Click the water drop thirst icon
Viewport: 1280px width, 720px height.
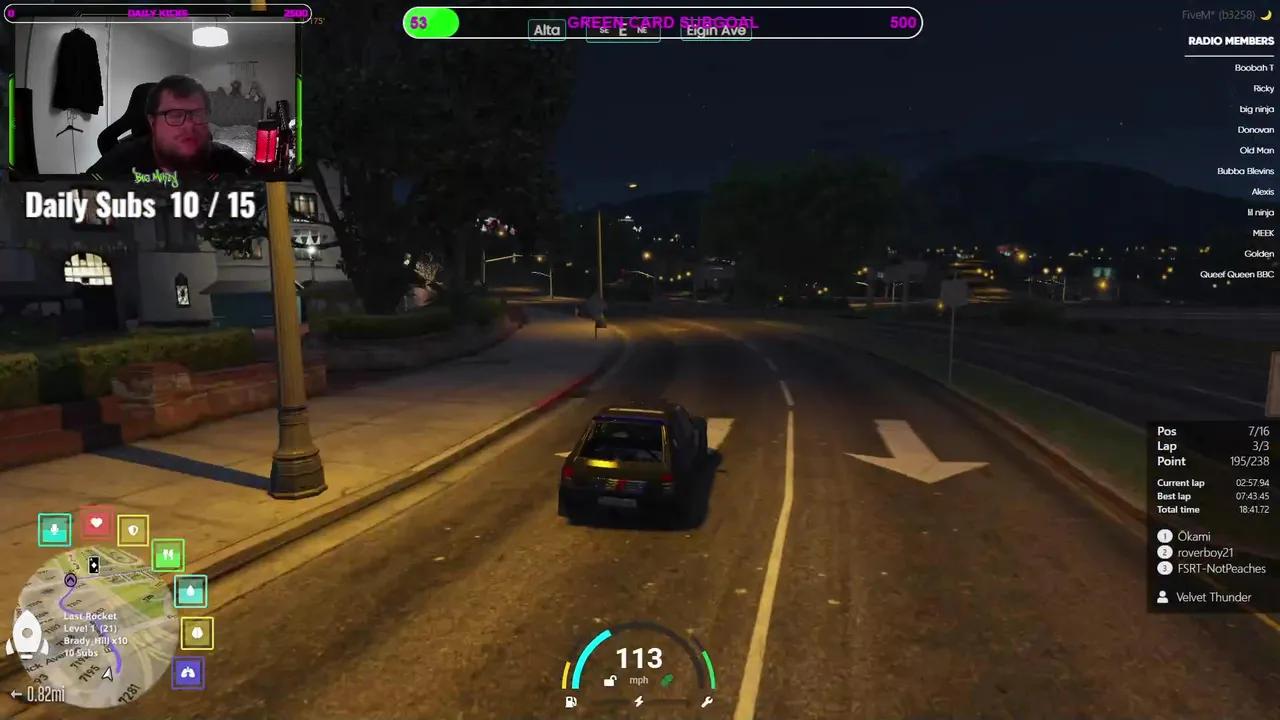190,592
